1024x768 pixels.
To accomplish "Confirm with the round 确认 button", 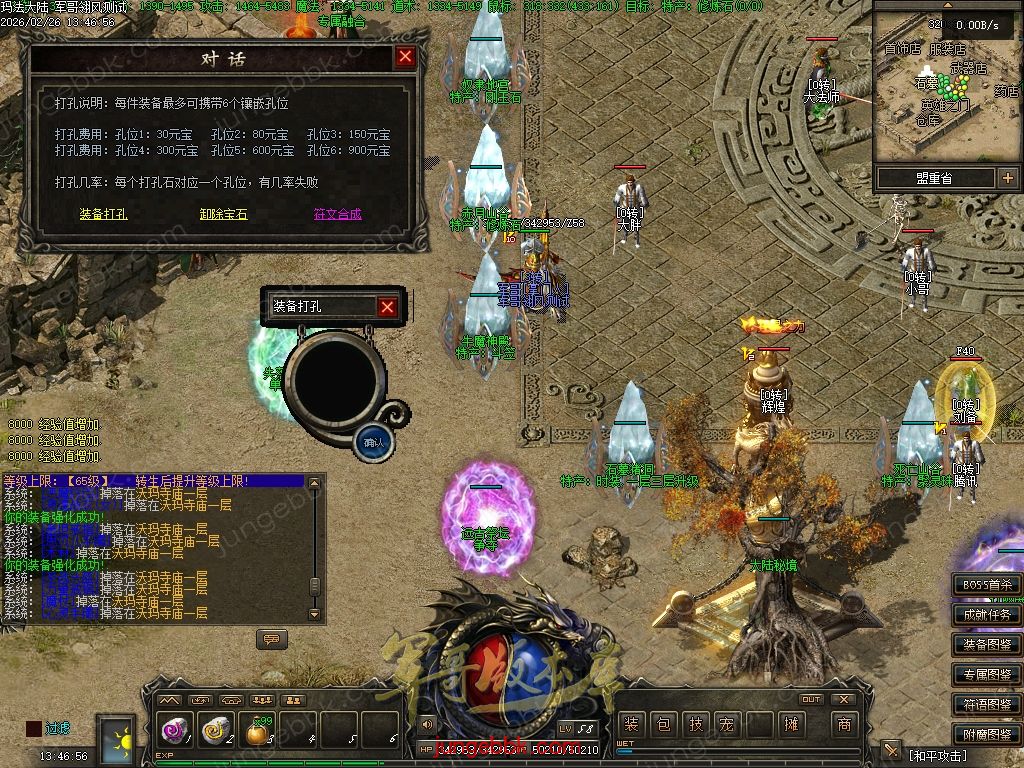I will pos(373,441).
